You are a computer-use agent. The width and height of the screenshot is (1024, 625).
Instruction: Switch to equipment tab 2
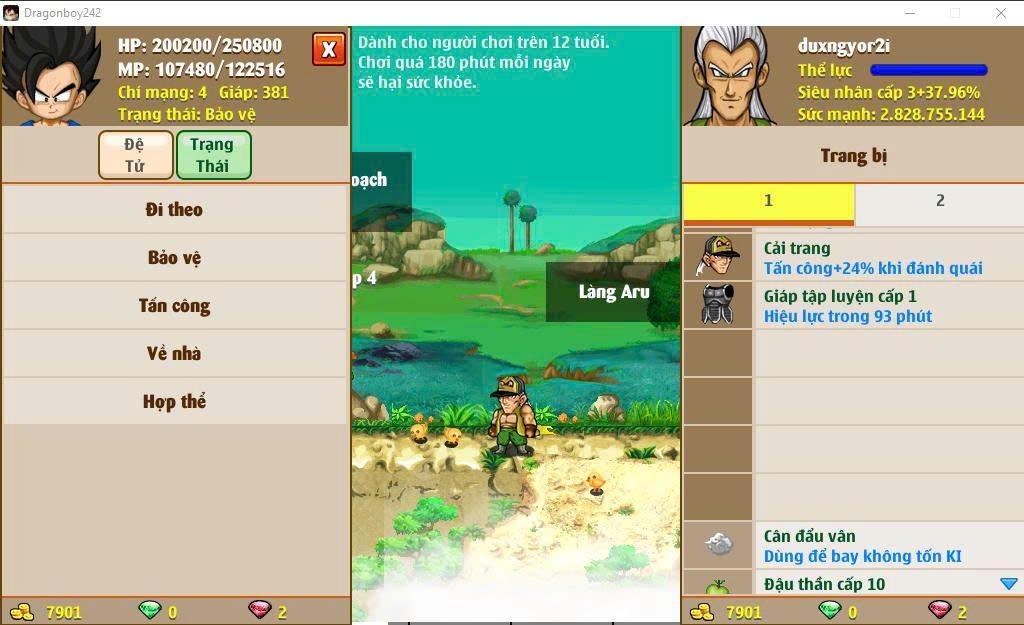[x=939, y=201]
